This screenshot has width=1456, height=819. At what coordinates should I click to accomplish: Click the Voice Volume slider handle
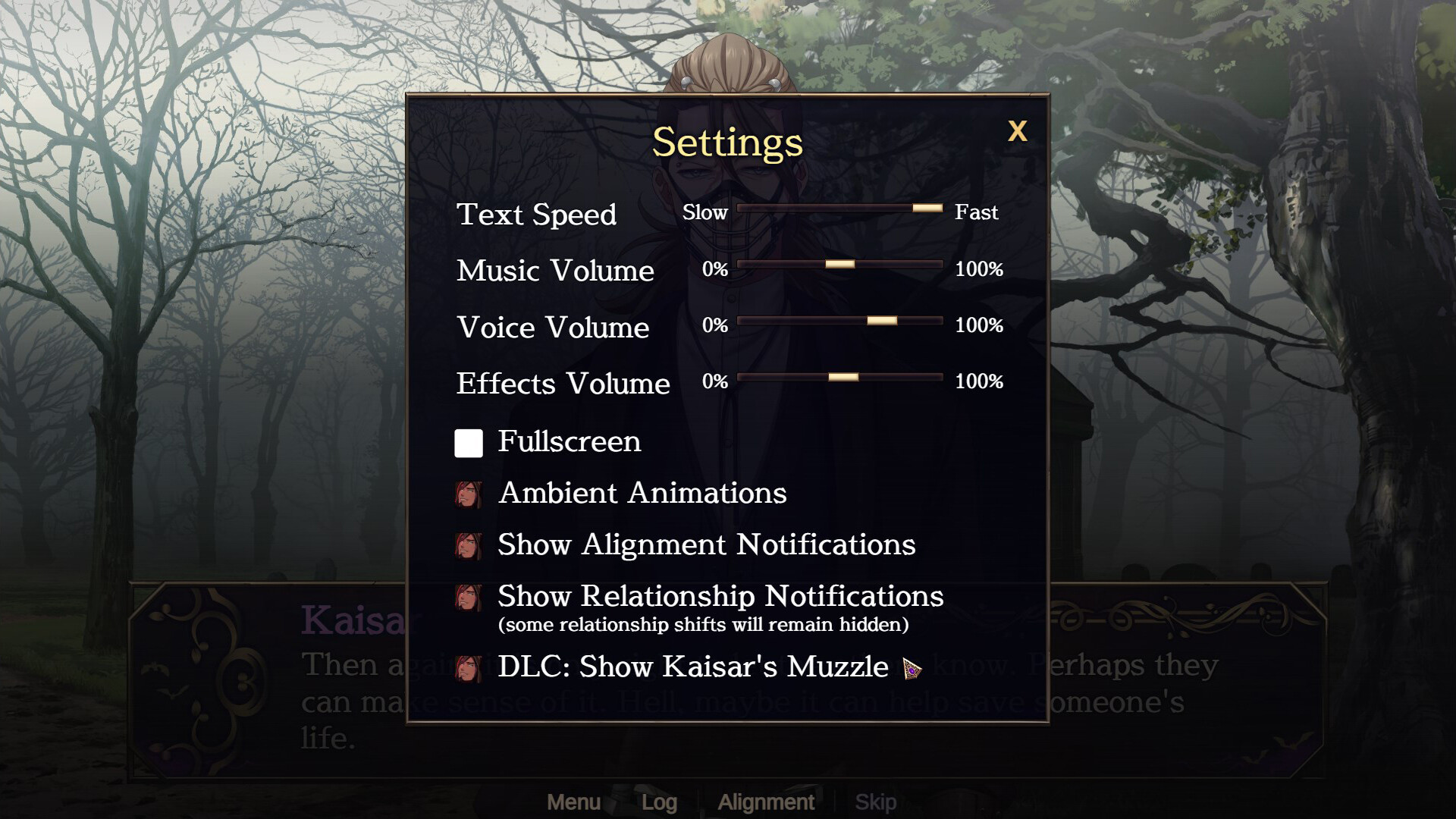click(x=882, y=322)
